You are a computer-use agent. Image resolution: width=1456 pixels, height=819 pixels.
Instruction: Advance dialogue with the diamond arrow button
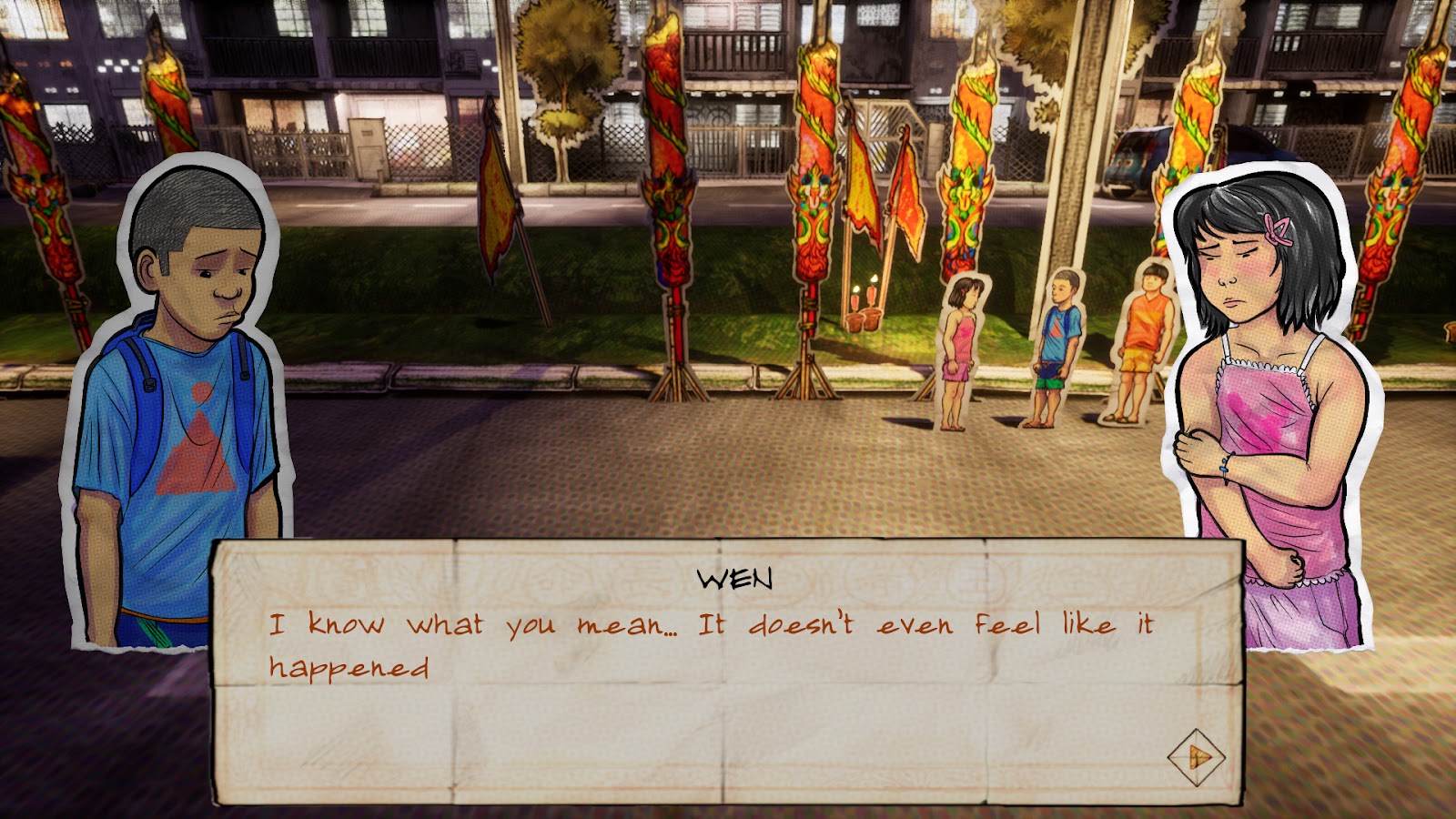coord(1196,756)
